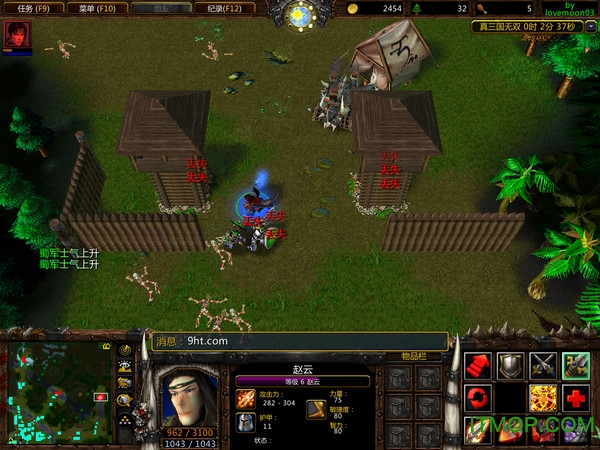Image resolution: width=600 pixels, height=450 pixels.
Task: Select the hero icon in top-left corner
Action: [16, 34]
